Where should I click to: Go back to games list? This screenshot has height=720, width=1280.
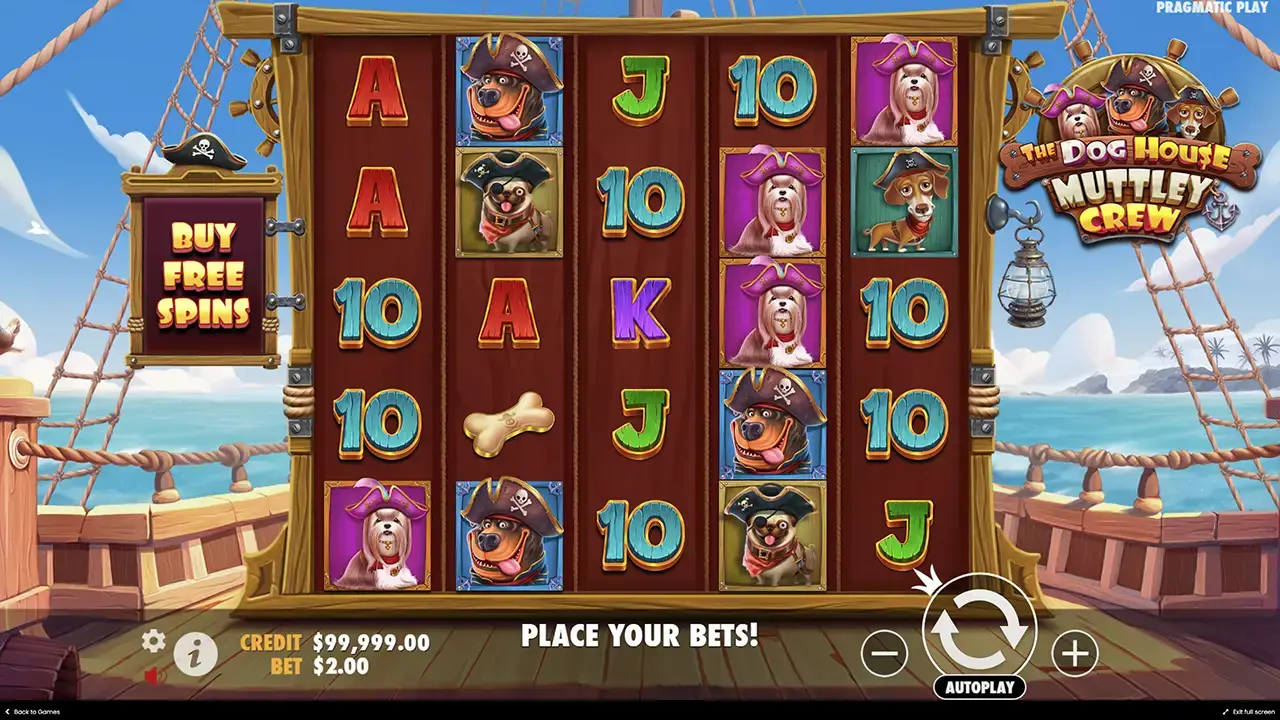pyautogui.click(x=32, y=712)
